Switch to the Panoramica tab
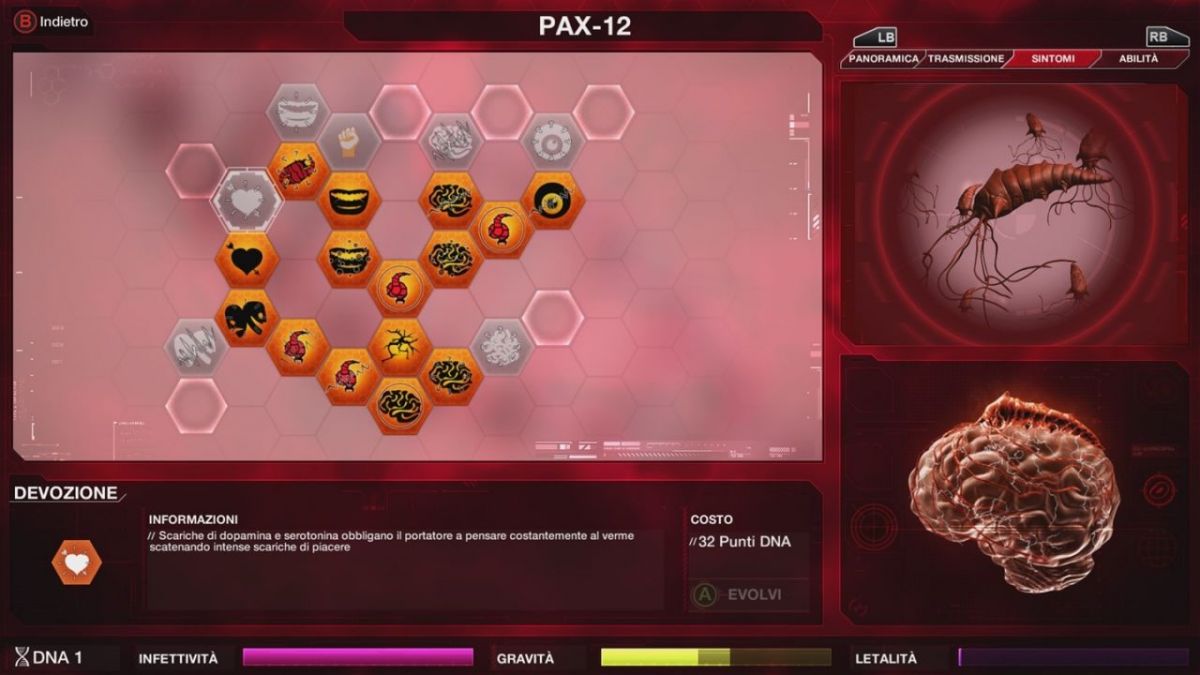 (x=884, y=59)
